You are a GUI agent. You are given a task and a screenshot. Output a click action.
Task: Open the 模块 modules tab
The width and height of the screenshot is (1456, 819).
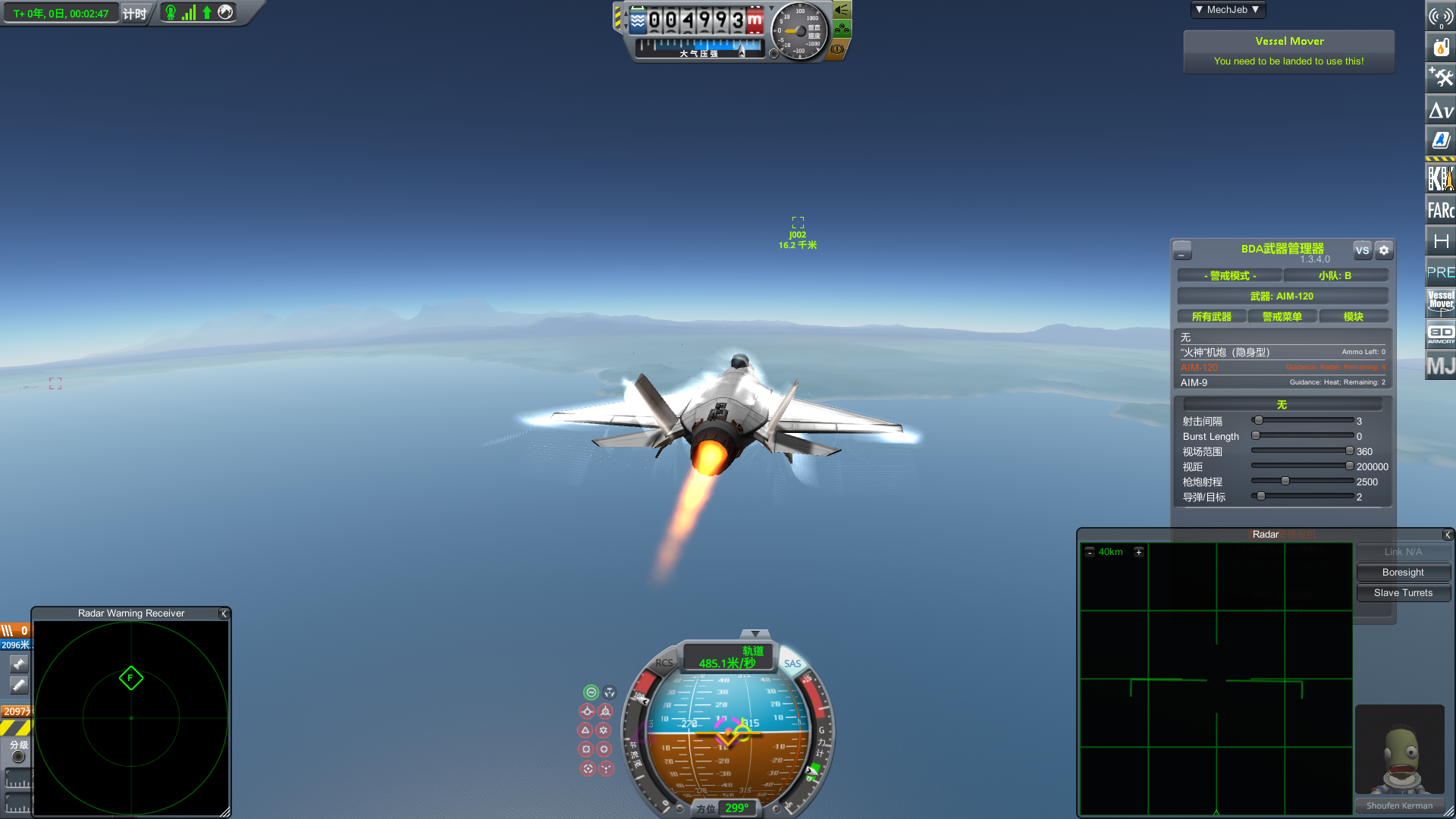(x=1353, y=317)
